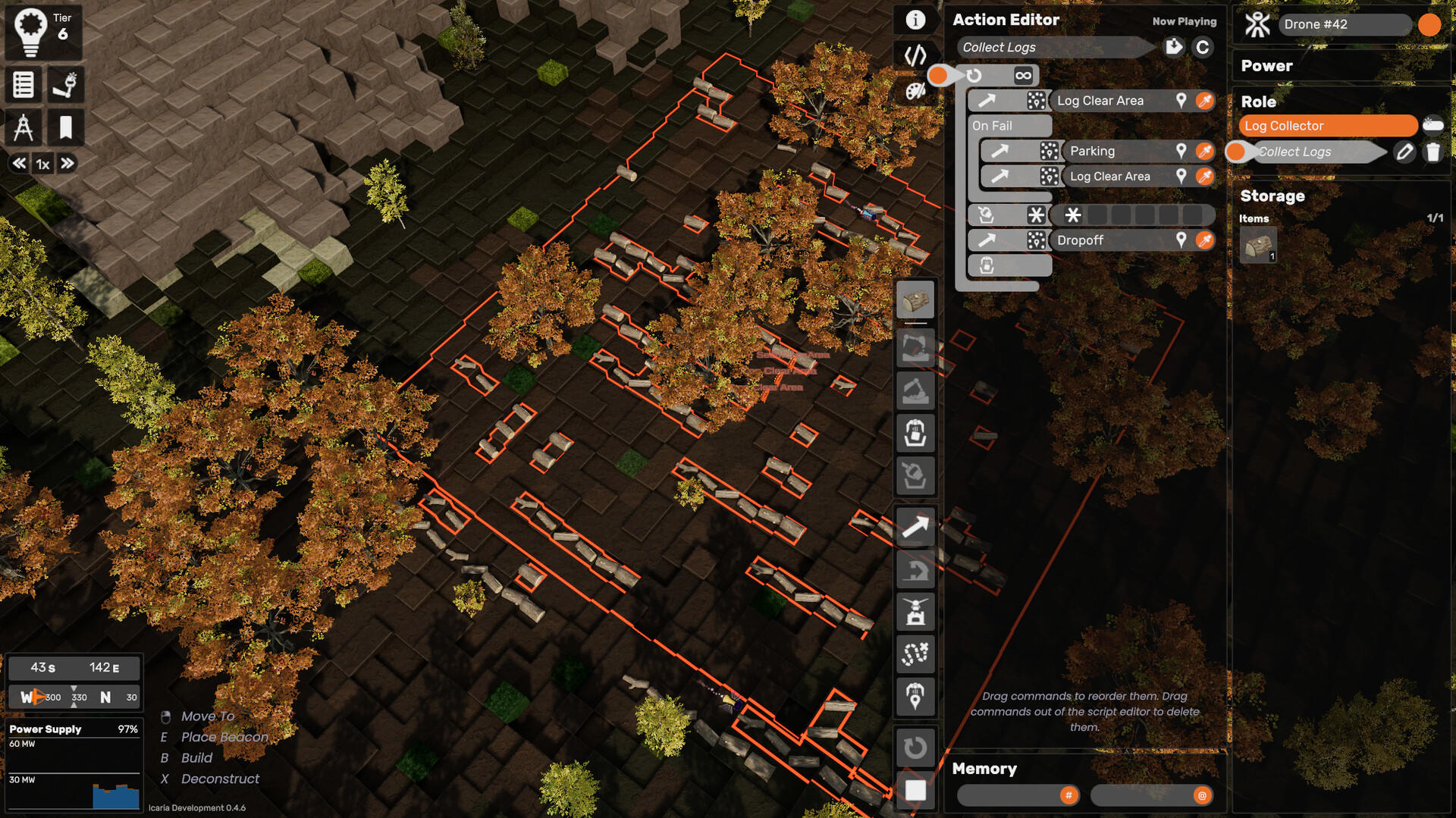This screenshot has width=1456, height=818.
Task: Open the blueprint compass tool
Action: tap(24, 127)
